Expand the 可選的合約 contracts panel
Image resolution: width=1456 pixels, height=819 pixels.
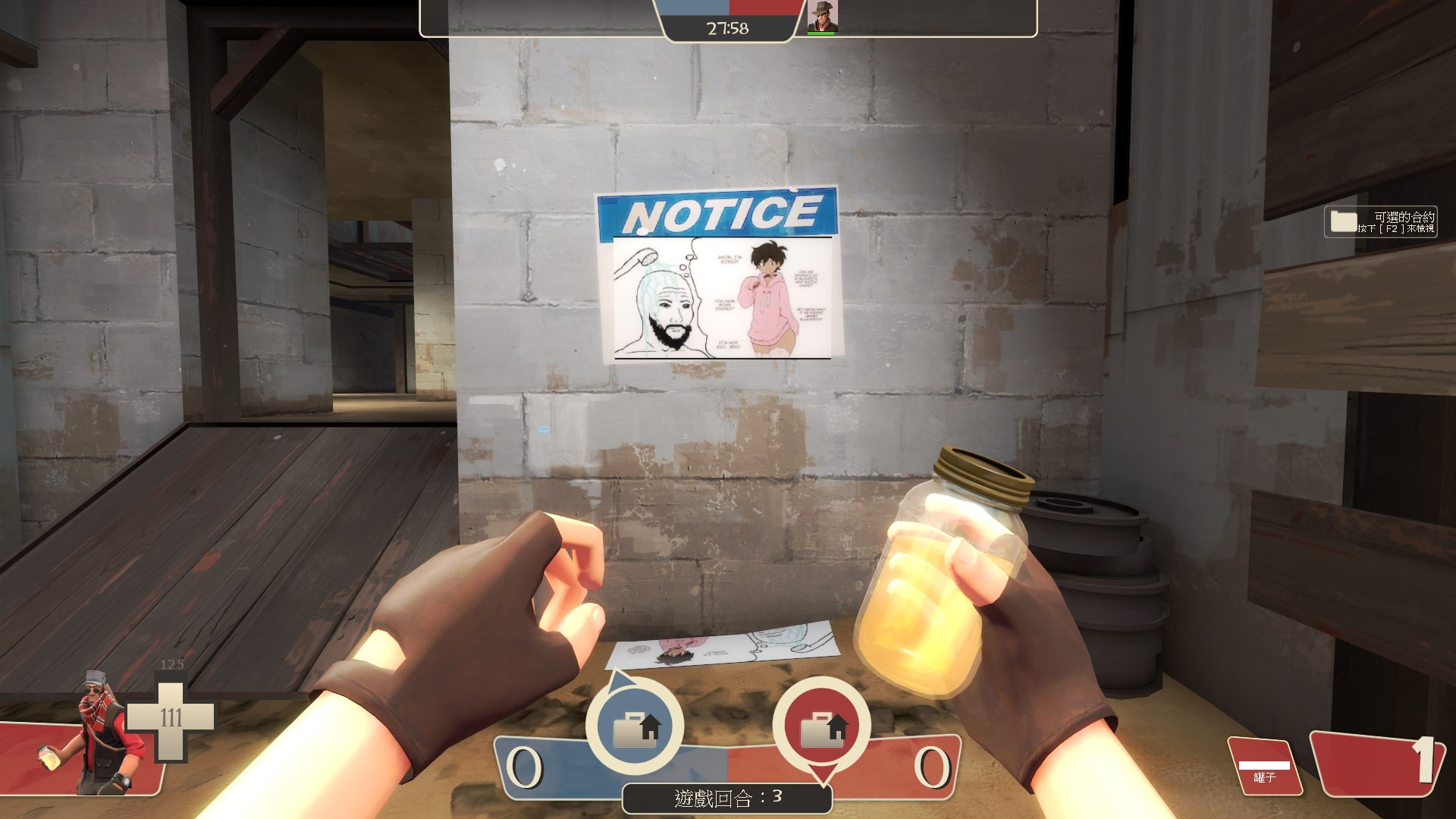click(1388, 221)
